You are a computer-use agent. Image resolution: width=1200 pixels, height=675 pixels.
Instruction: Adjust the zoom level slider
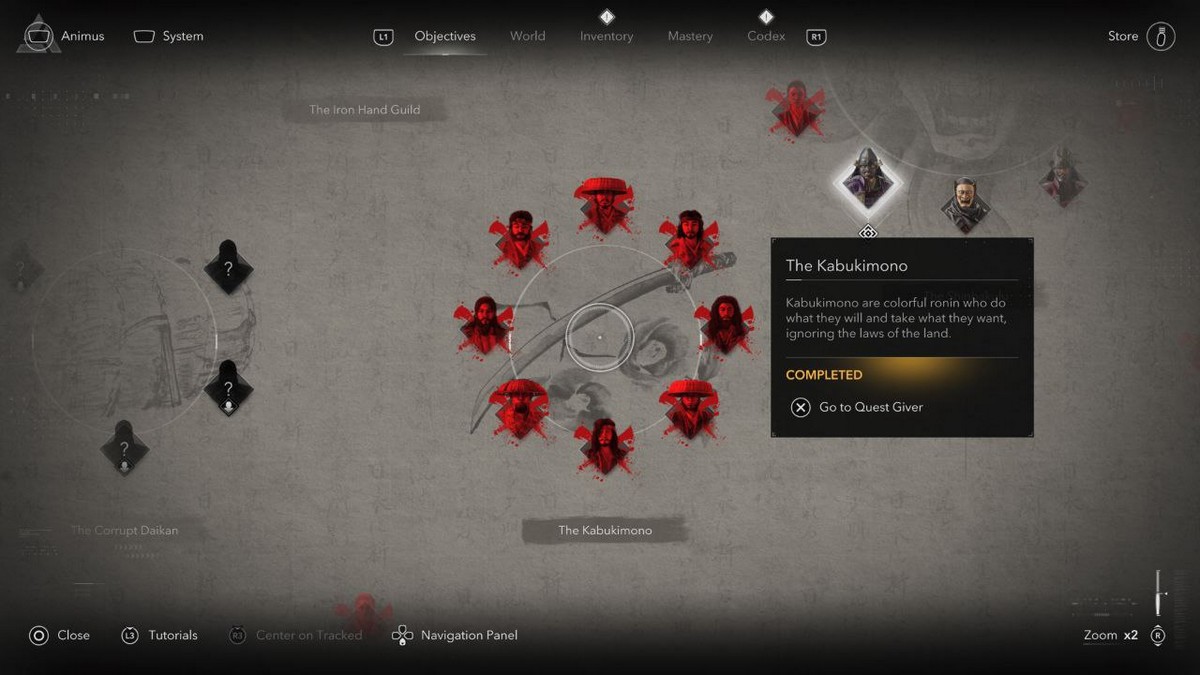tap(1158, 593)
